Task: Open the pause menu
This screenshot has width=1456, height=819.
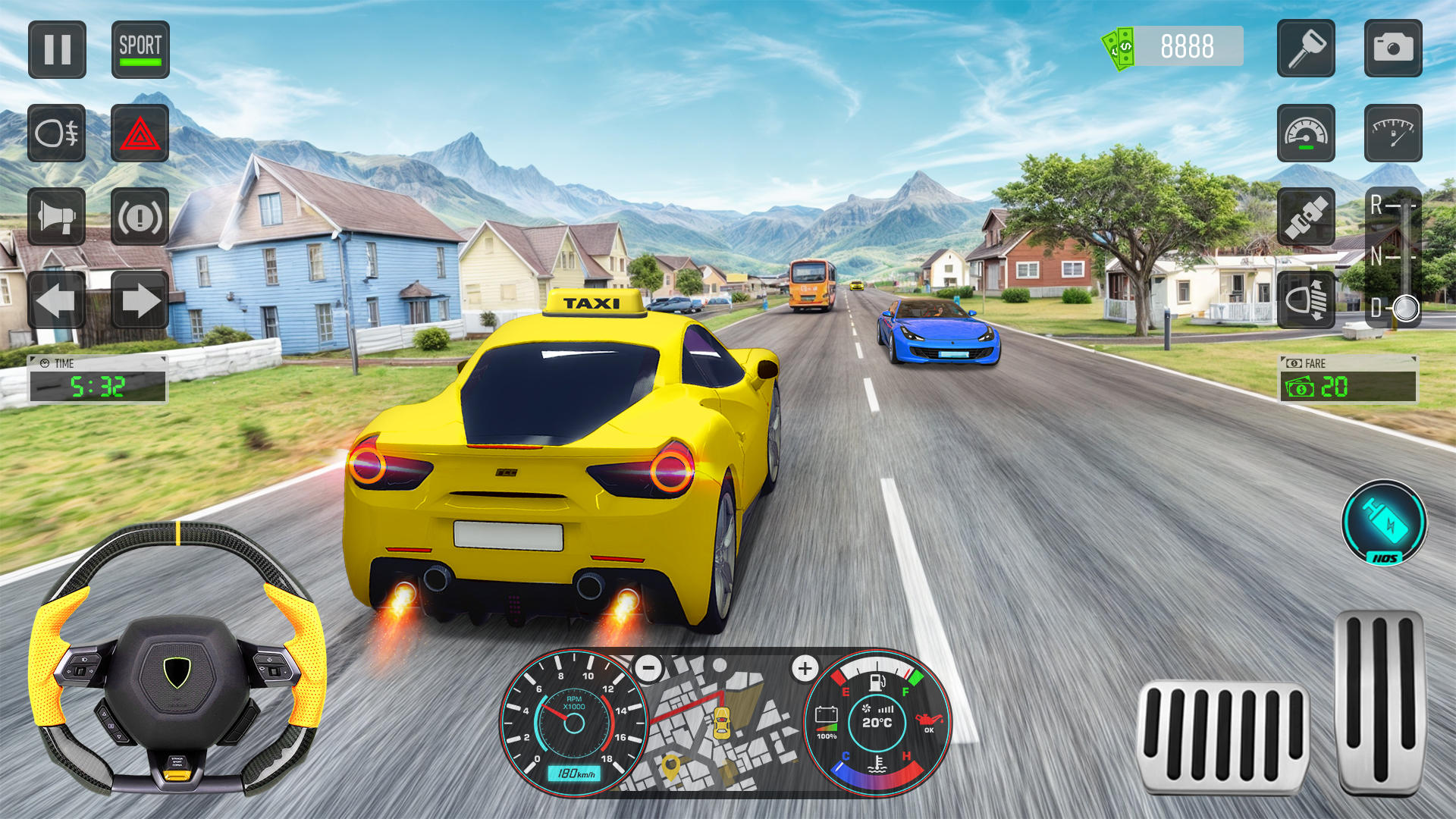Action: click(57, 50)
